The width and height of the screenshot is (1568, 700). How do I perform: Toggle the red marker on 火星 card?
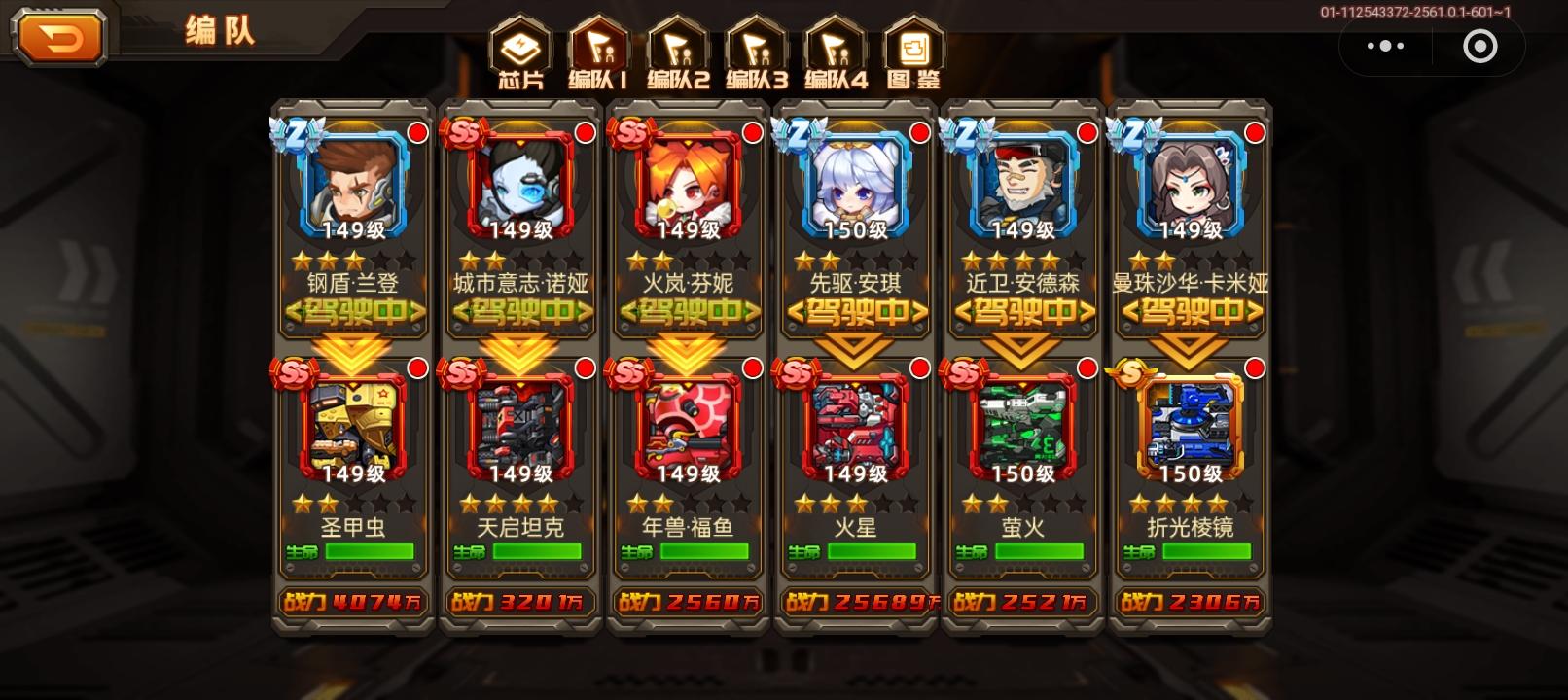click(919, 367)
